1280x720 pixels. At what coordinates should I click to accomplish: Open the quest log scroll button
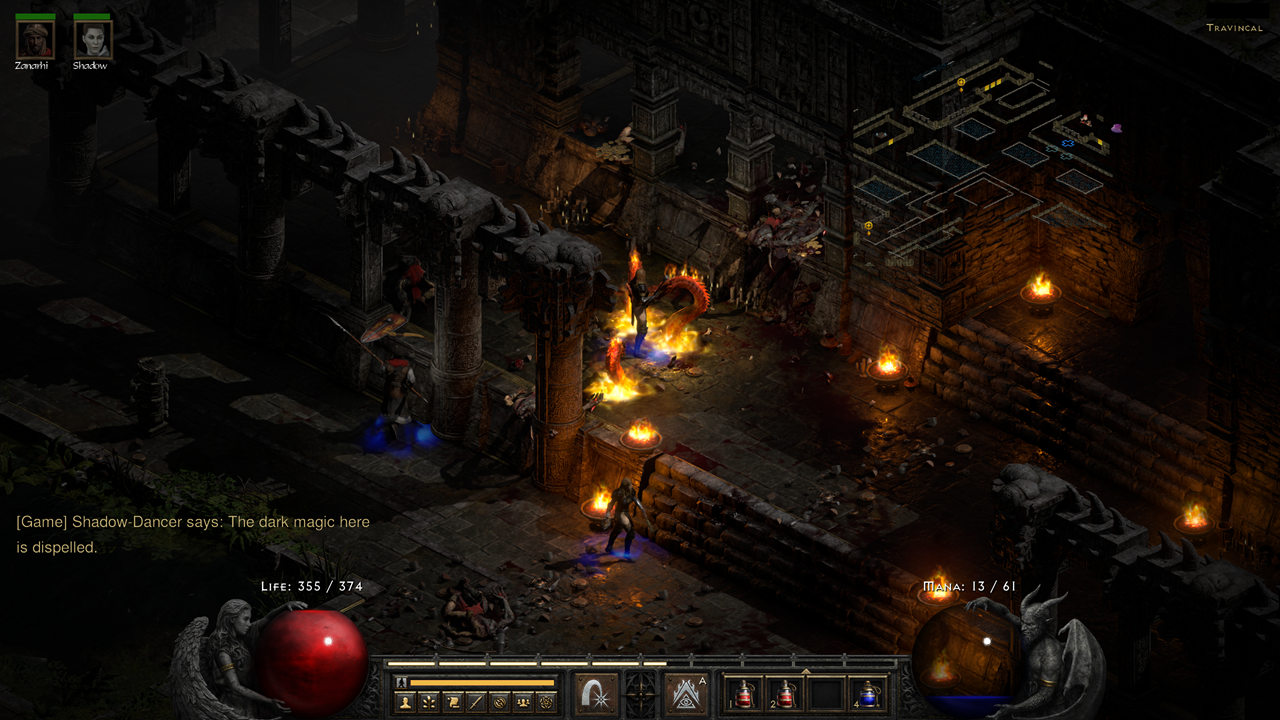click(x=452, y=702)
